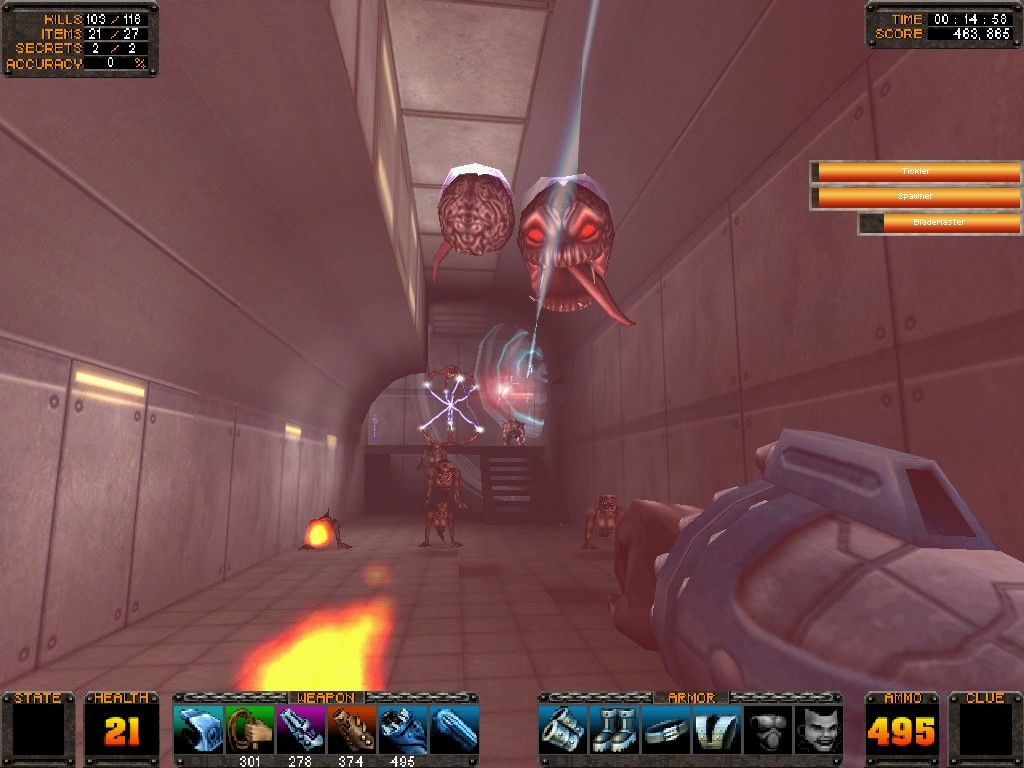Select the Spawner enemy bar
1024x768 pixels.
(x=916, y=197)
